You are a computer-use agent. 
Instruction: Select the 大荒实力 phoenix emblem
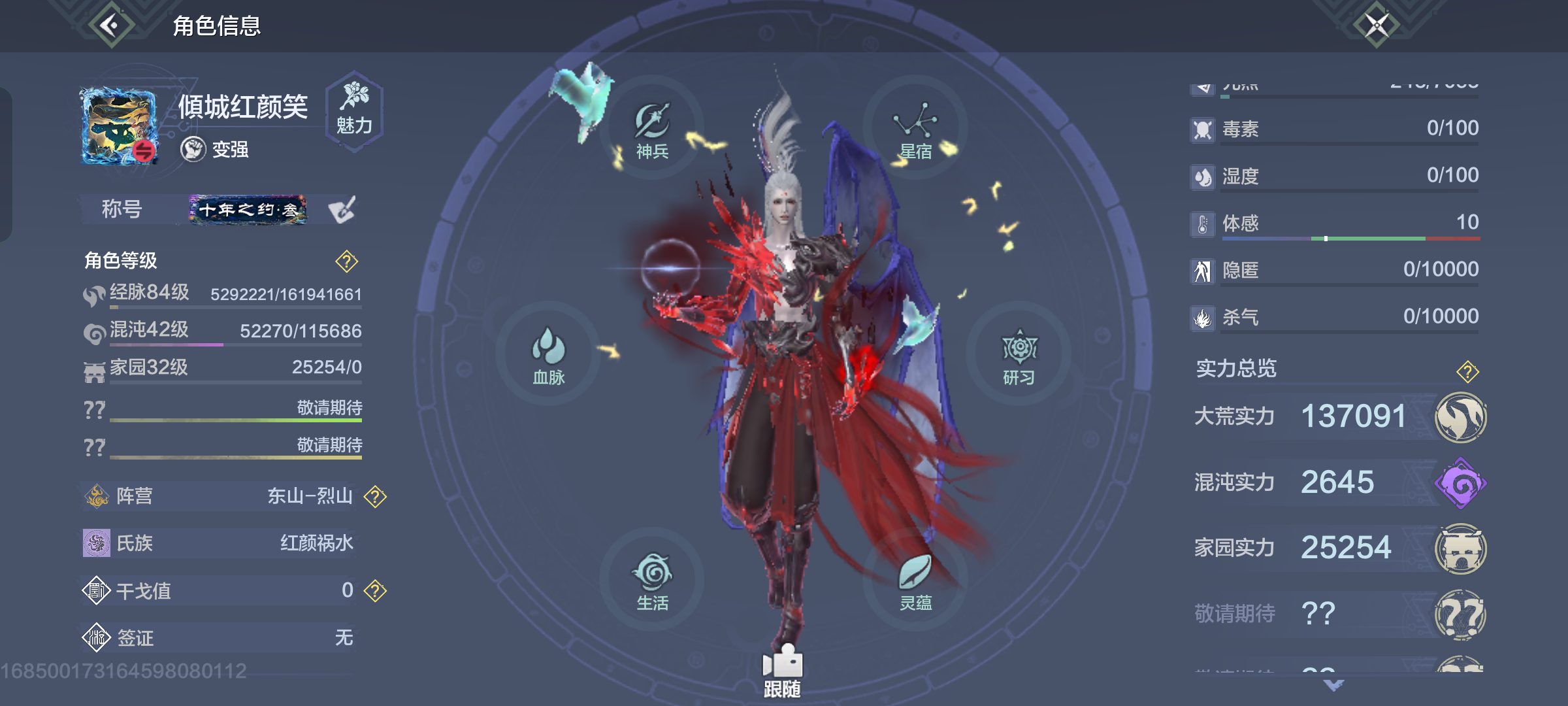(1461, 417)
